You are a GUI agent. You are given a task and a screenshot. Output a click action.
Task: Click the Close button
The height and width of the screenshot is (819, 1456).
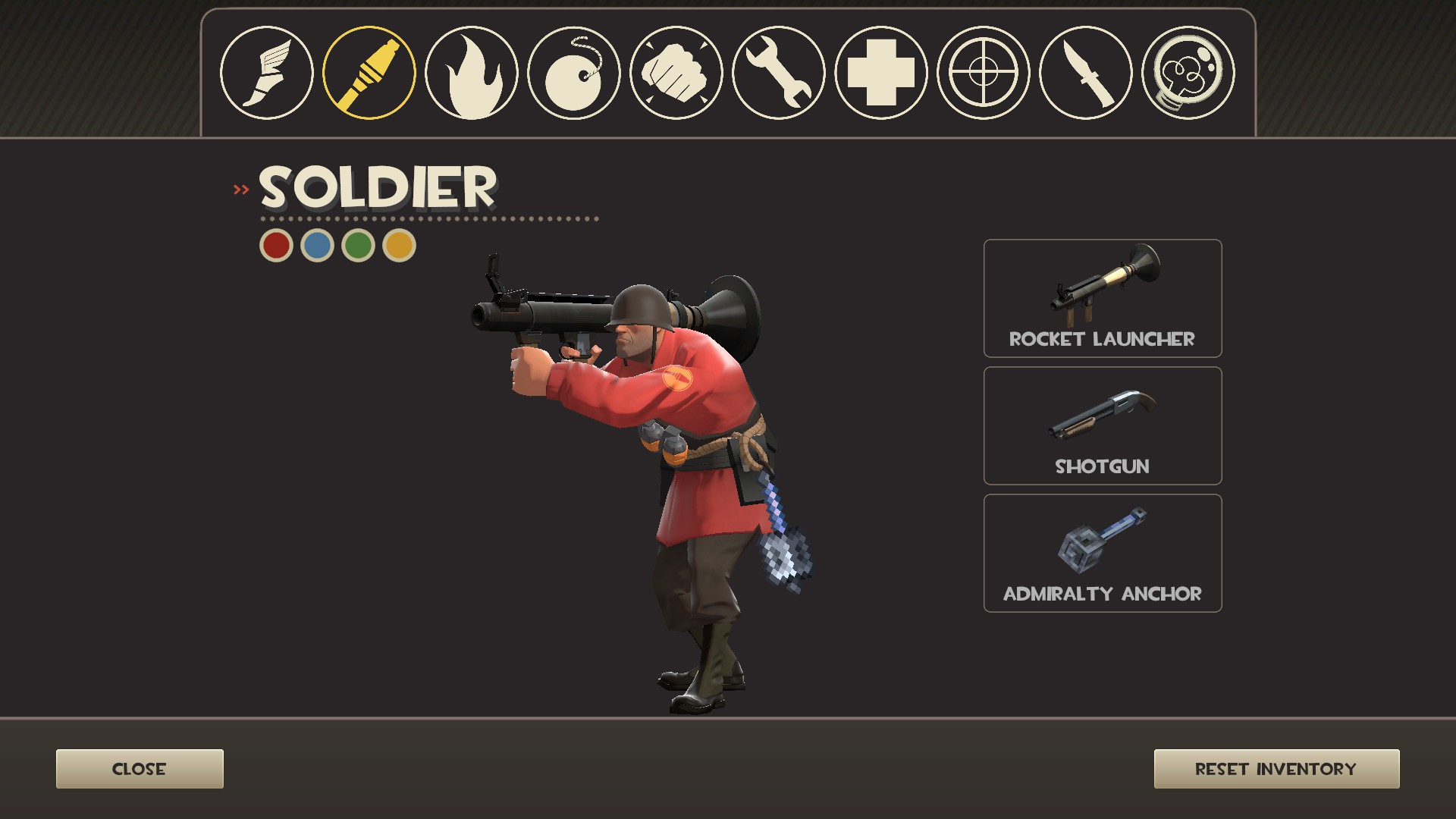139,768
